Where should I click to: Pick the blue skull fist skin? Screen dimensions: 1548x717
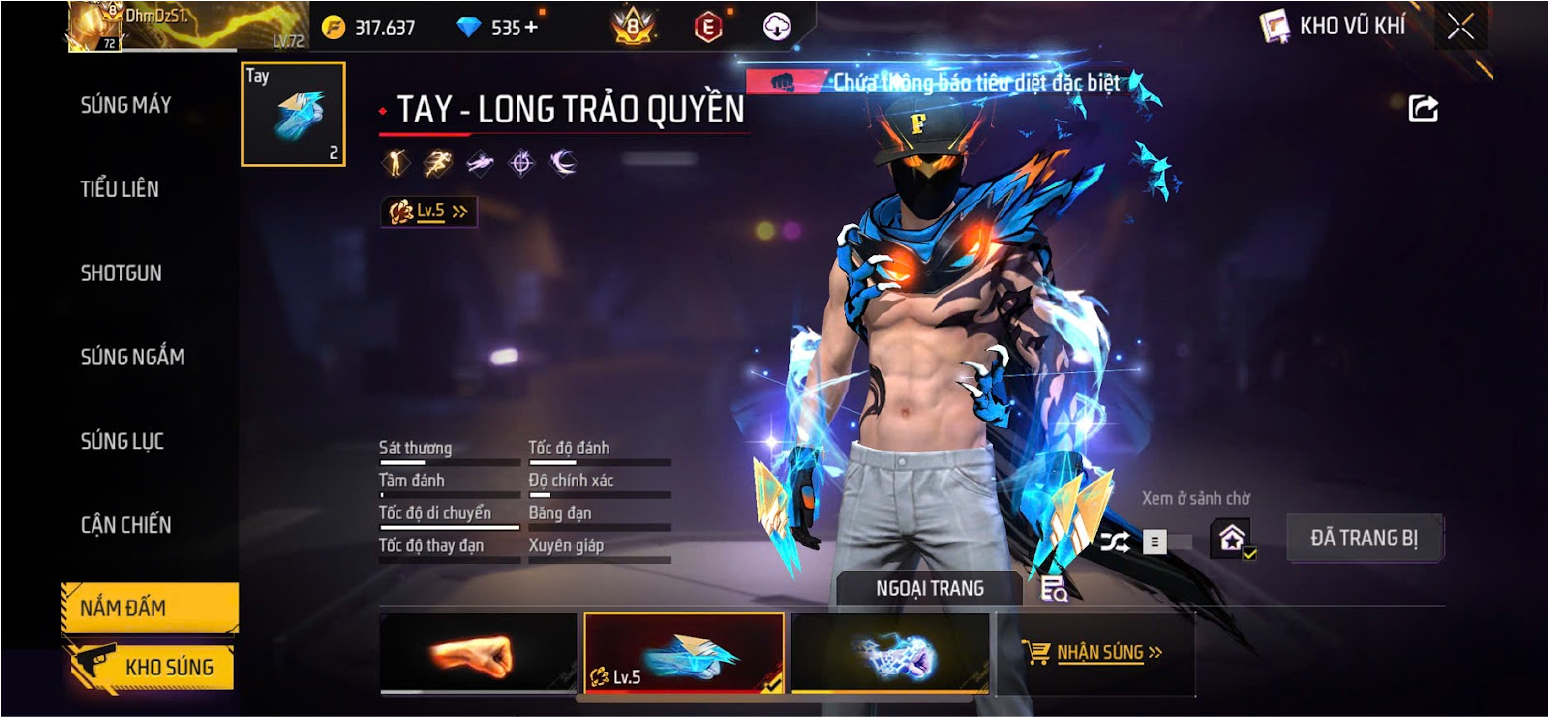coord(890,653)
